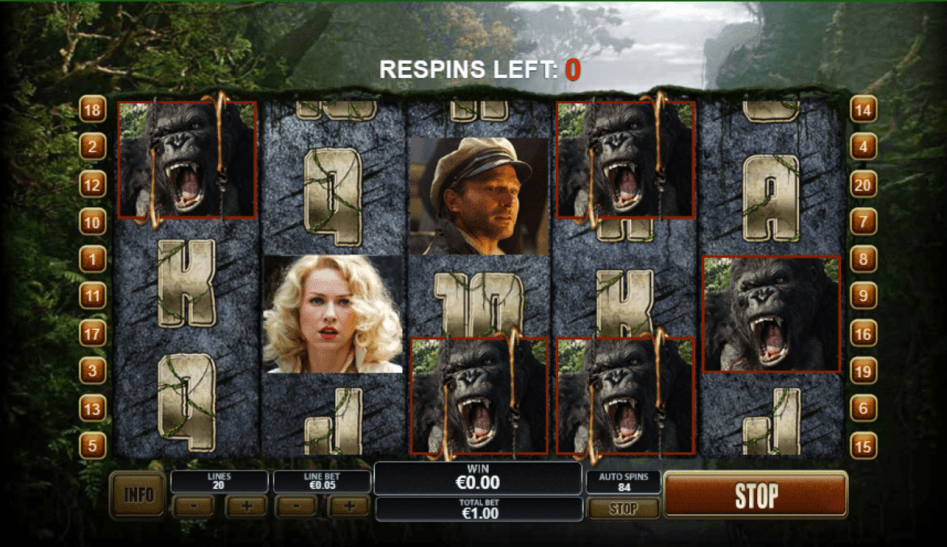Show payline number 14
This screenshot has height=547, width=947.
point(863,110)
